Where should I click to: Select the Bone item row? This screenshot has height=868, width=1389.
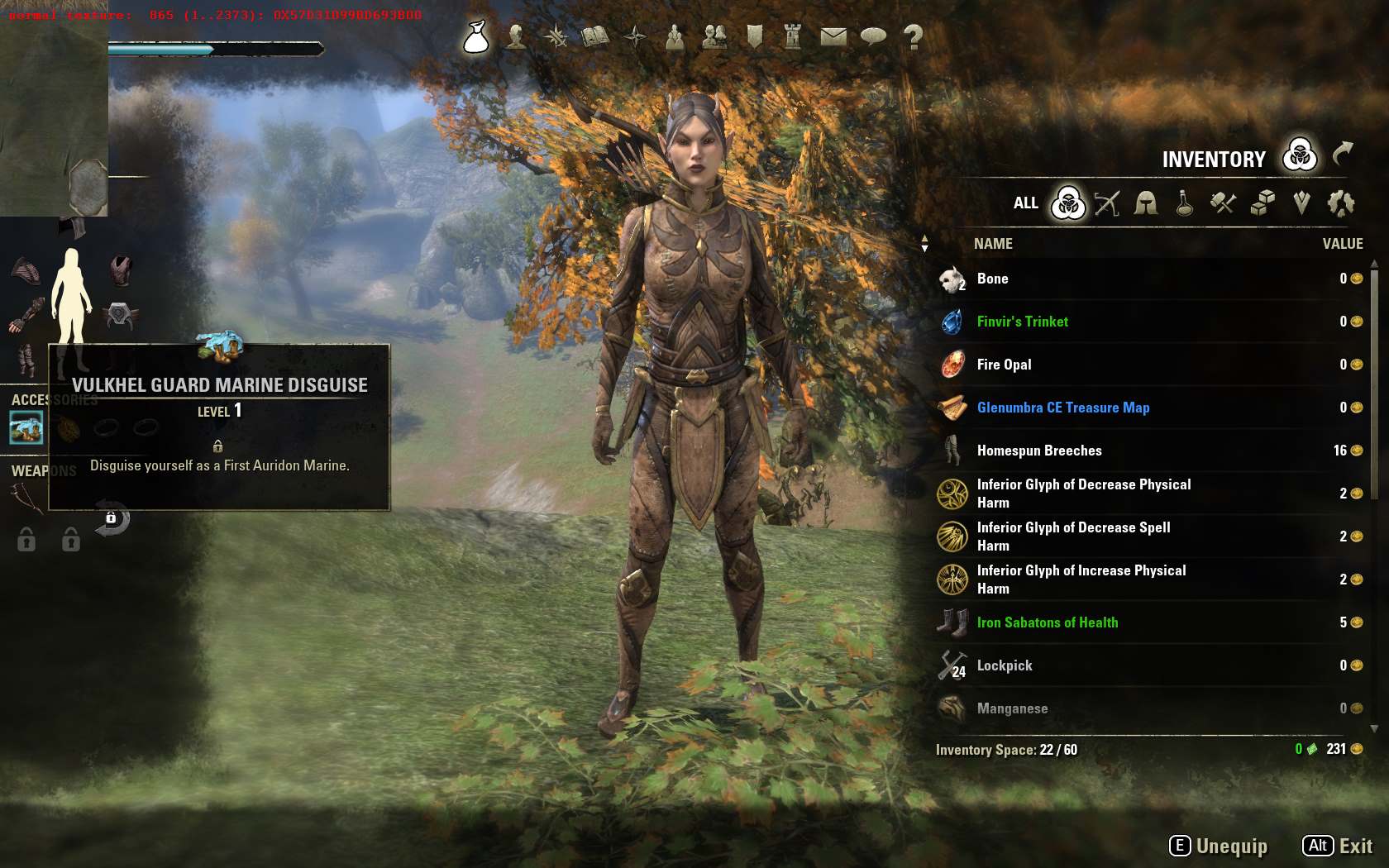click(992, 279)
